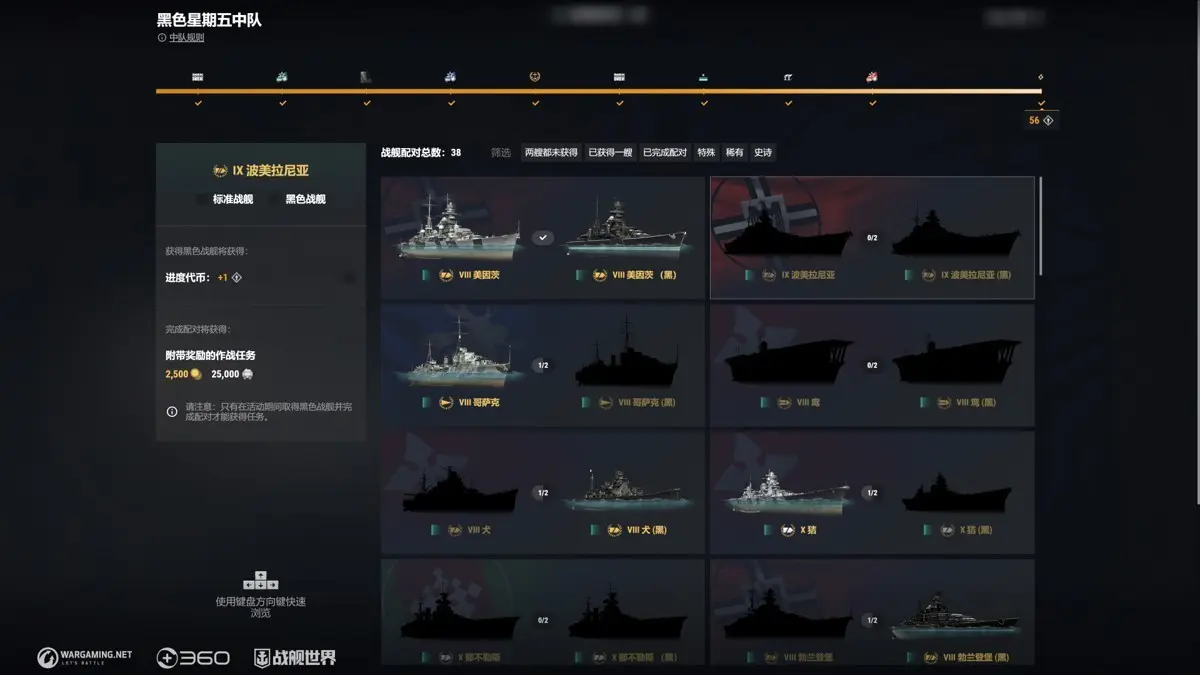Image resolution: width=1200 pixels, height=675 pixels.
Task: Open the X 那不勒斯 ship pair card
Action: [x=542, y=613]
